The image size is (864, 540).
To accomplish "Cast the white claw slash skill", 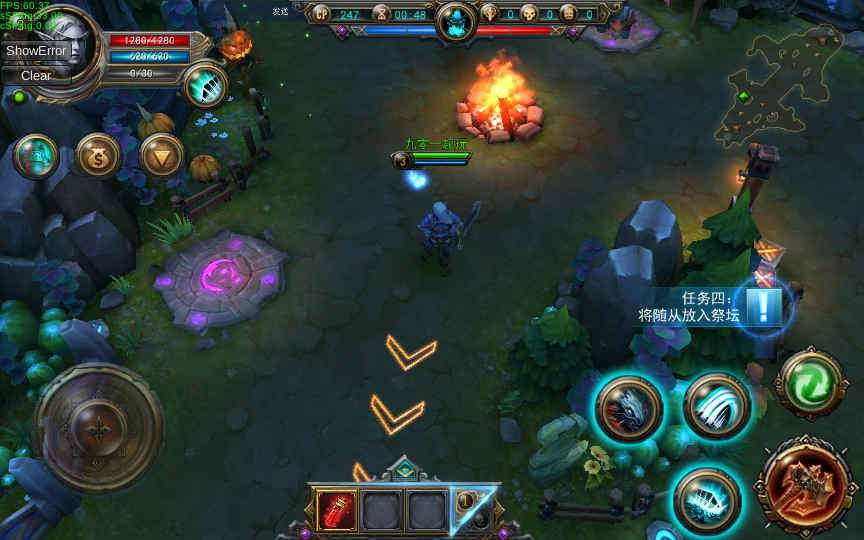I will 717,406.
